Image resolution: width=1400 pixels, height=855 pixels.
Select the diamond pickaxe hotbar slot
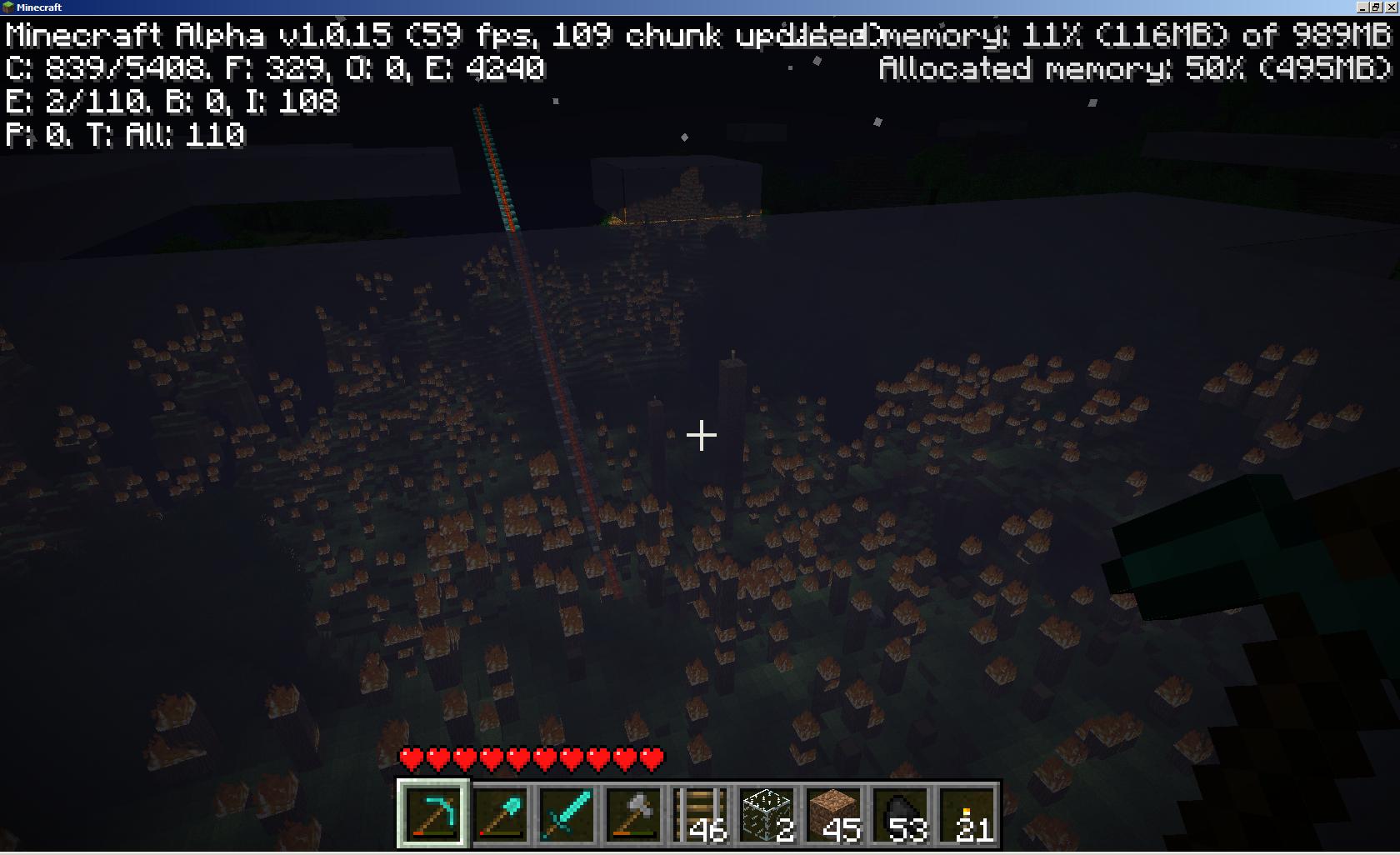433,813
